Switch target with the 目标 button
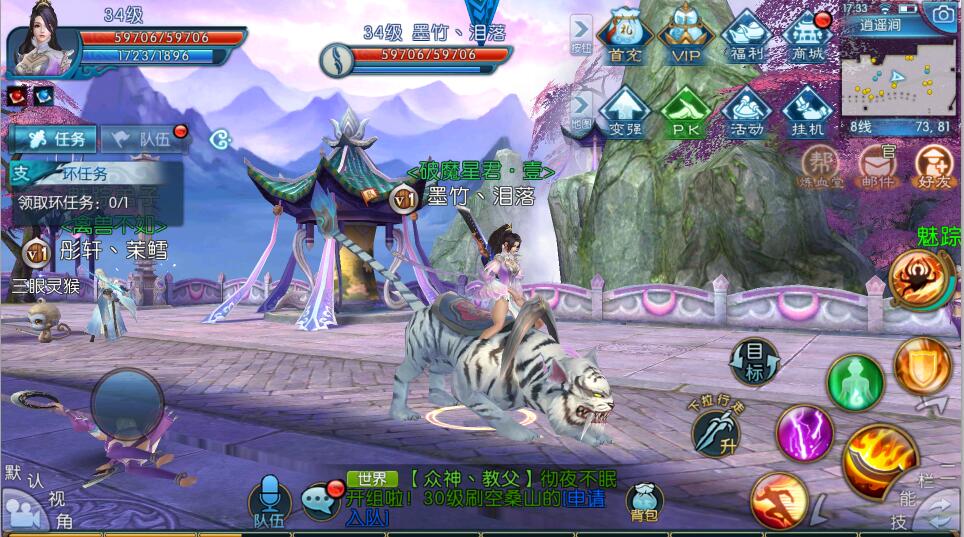Image resolution: width=964 pixels, height=537 pixels. pyautogui.click(x=755, y=362)
